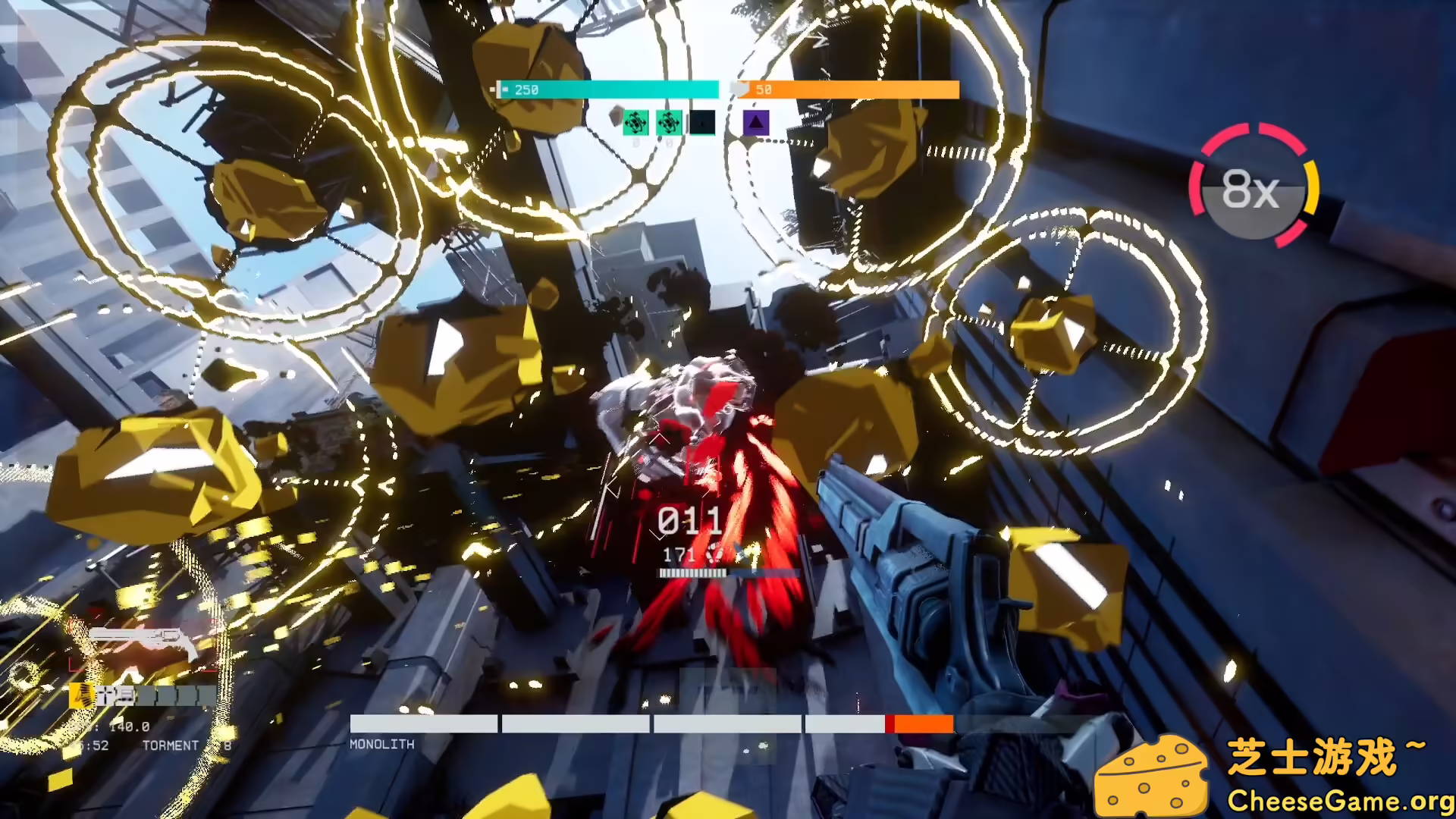Activate the purple triangle ability icon

[756, 123]
